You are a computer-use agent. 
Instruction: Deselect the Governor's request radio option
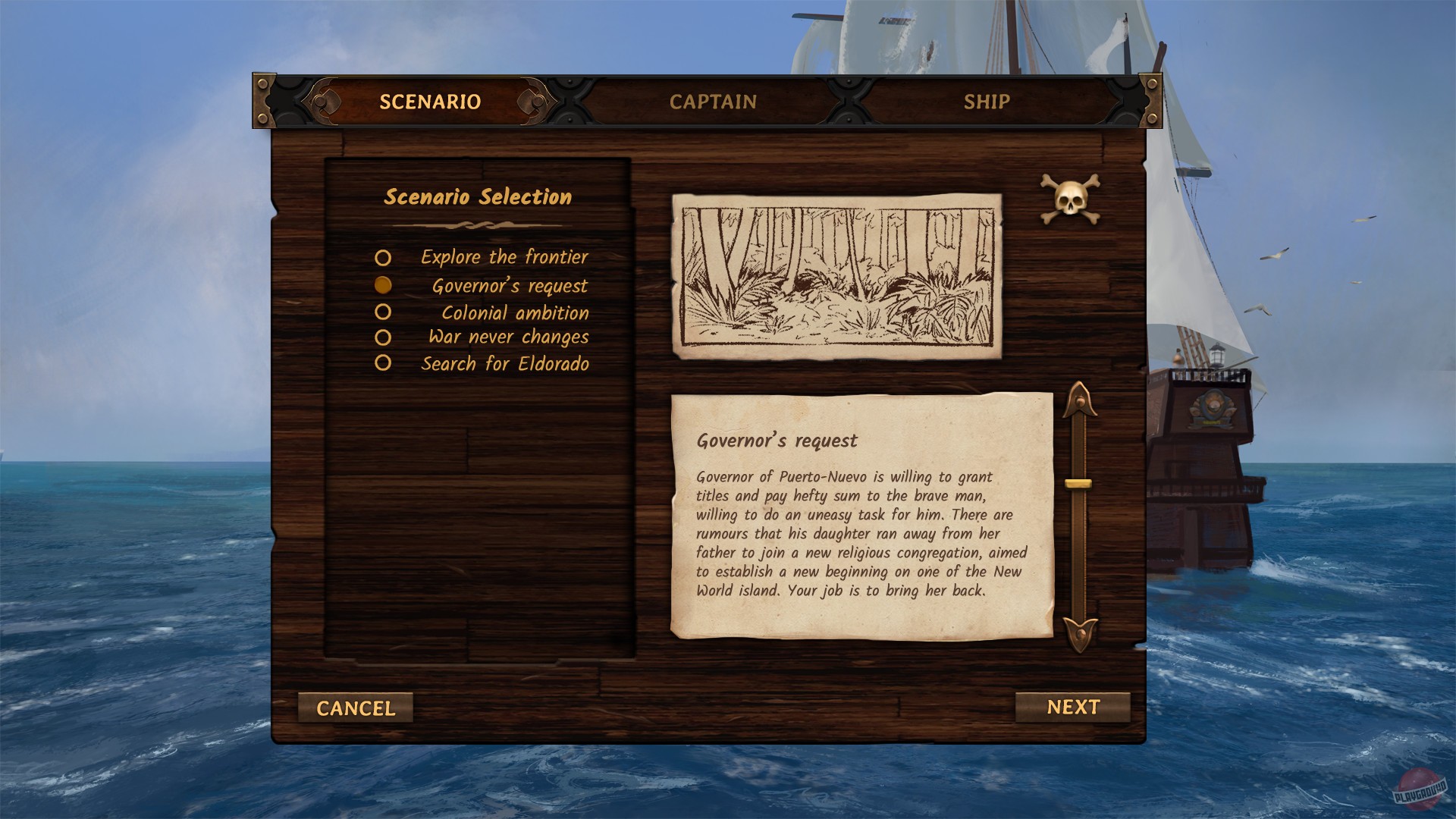[383, 284]
